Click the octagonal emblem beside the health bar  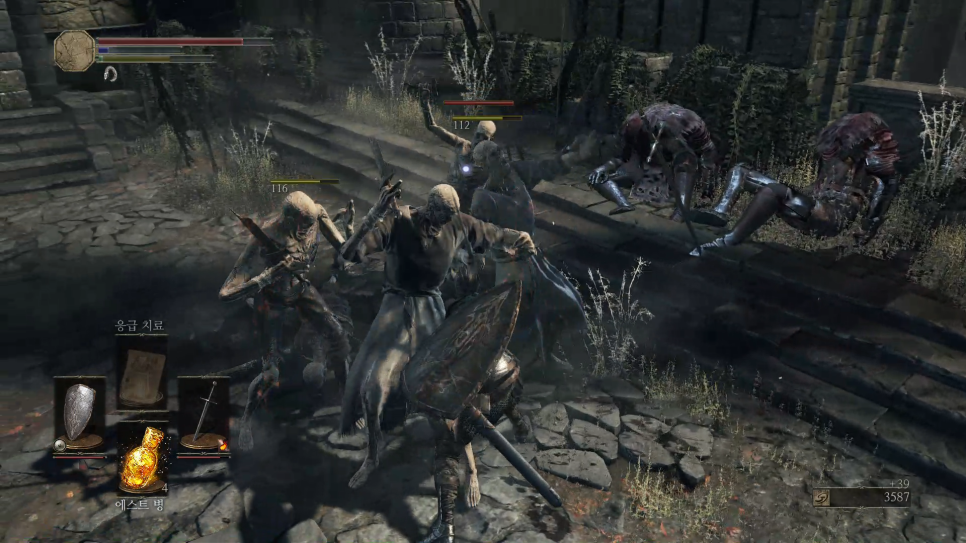click(74, 50)
